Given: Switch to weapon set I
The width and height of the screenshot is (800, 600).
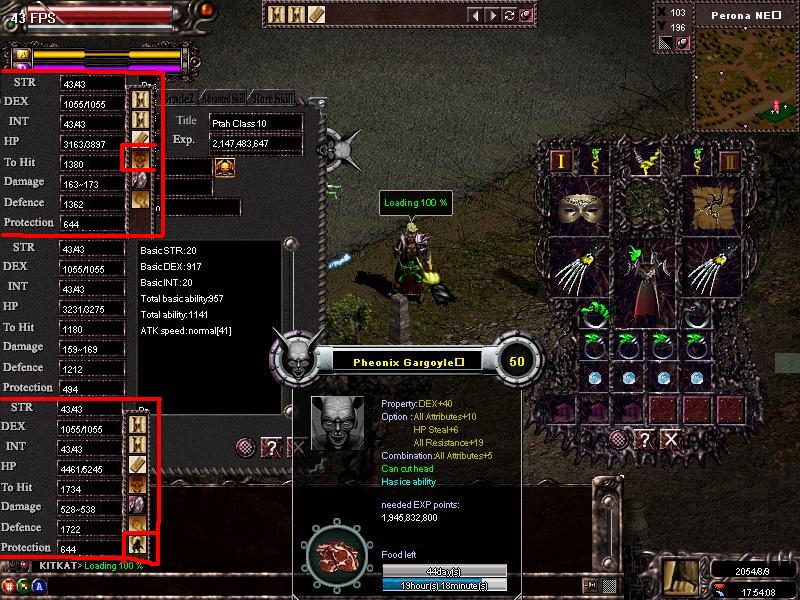Looking at the screenshot, I should click(562, 160).
